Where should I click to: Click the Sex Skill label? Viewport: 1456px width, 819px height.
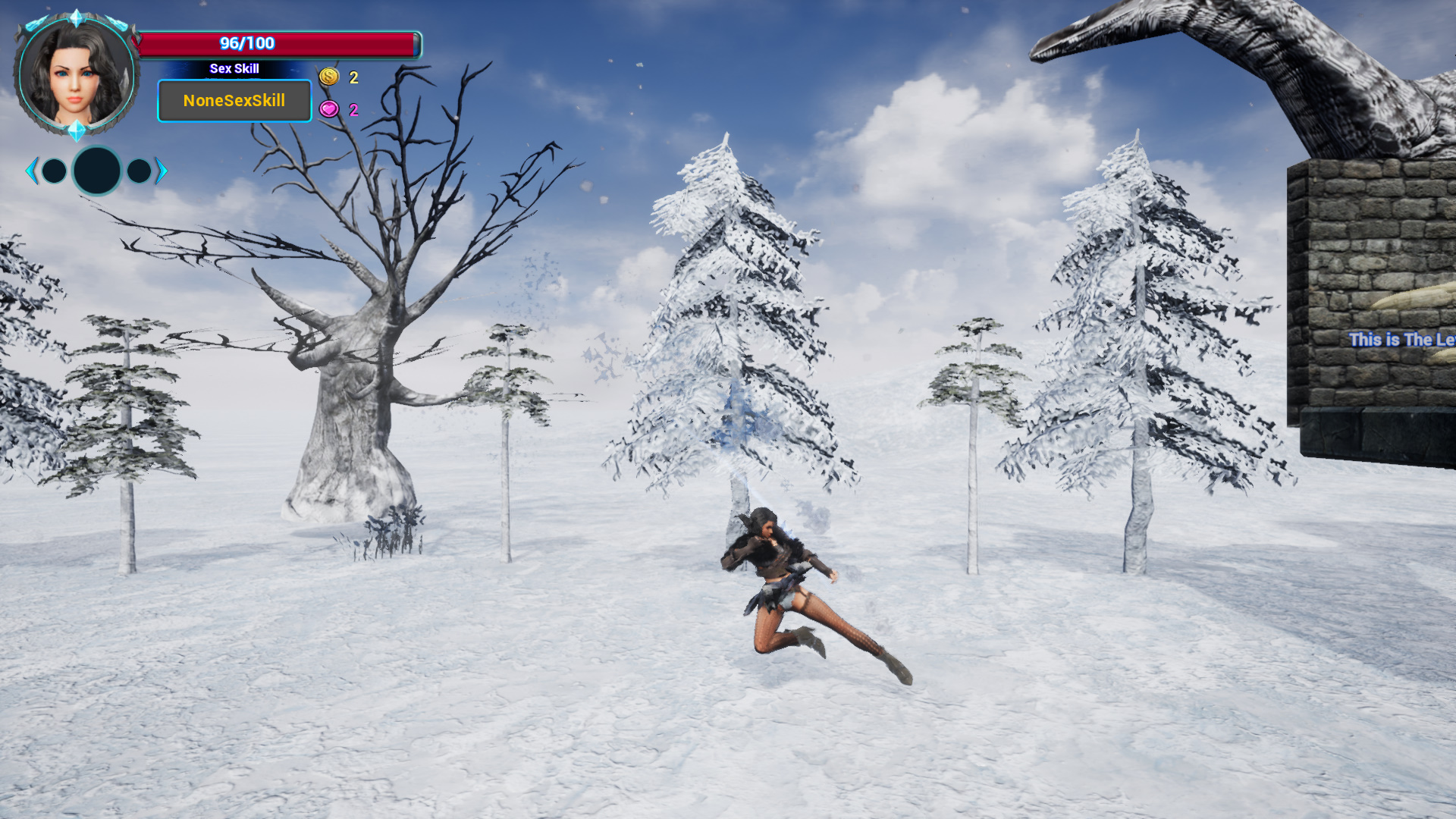click(x=234, y=68)
